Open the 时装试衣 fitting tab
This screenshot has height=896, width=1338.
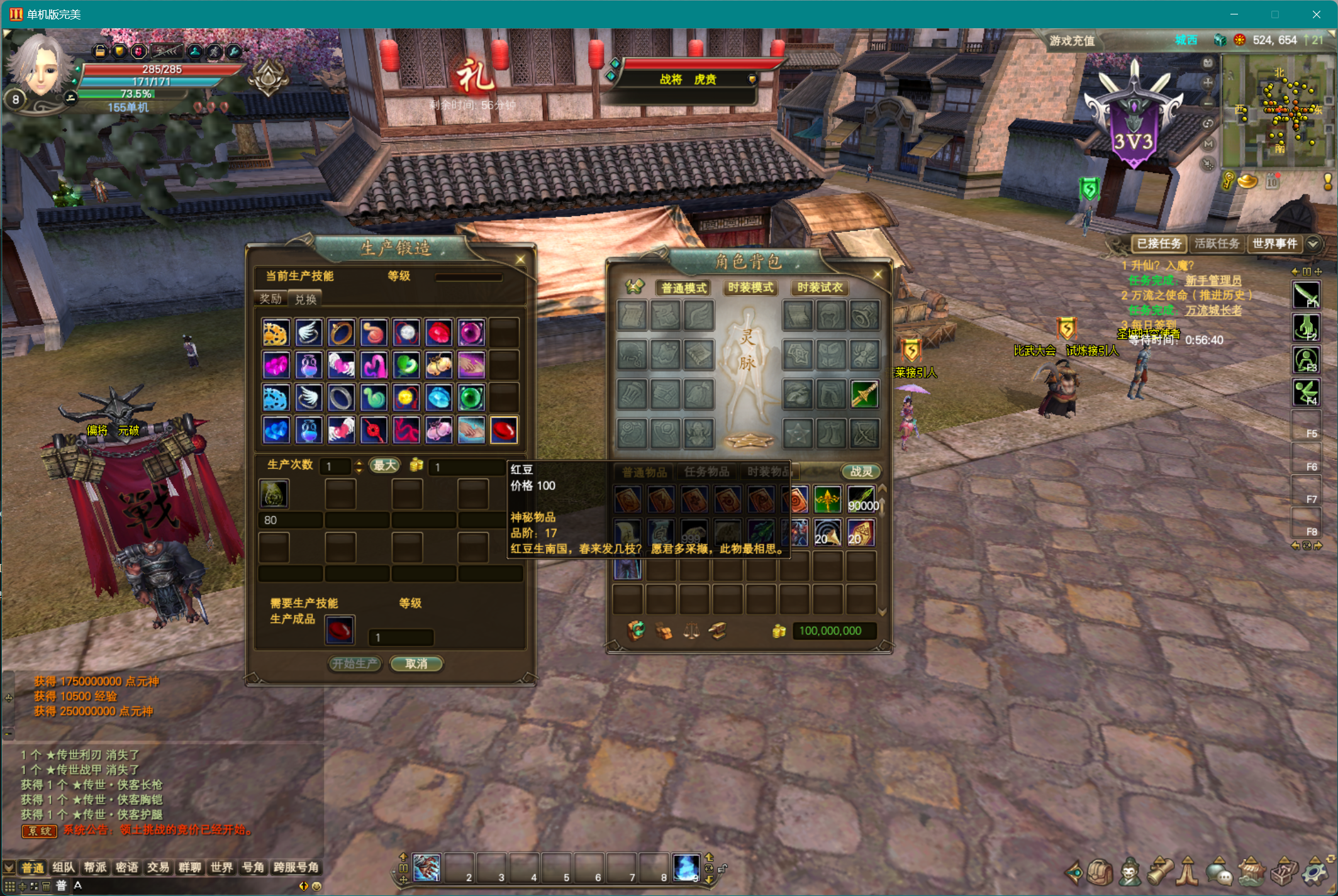(x=820, y=287)
